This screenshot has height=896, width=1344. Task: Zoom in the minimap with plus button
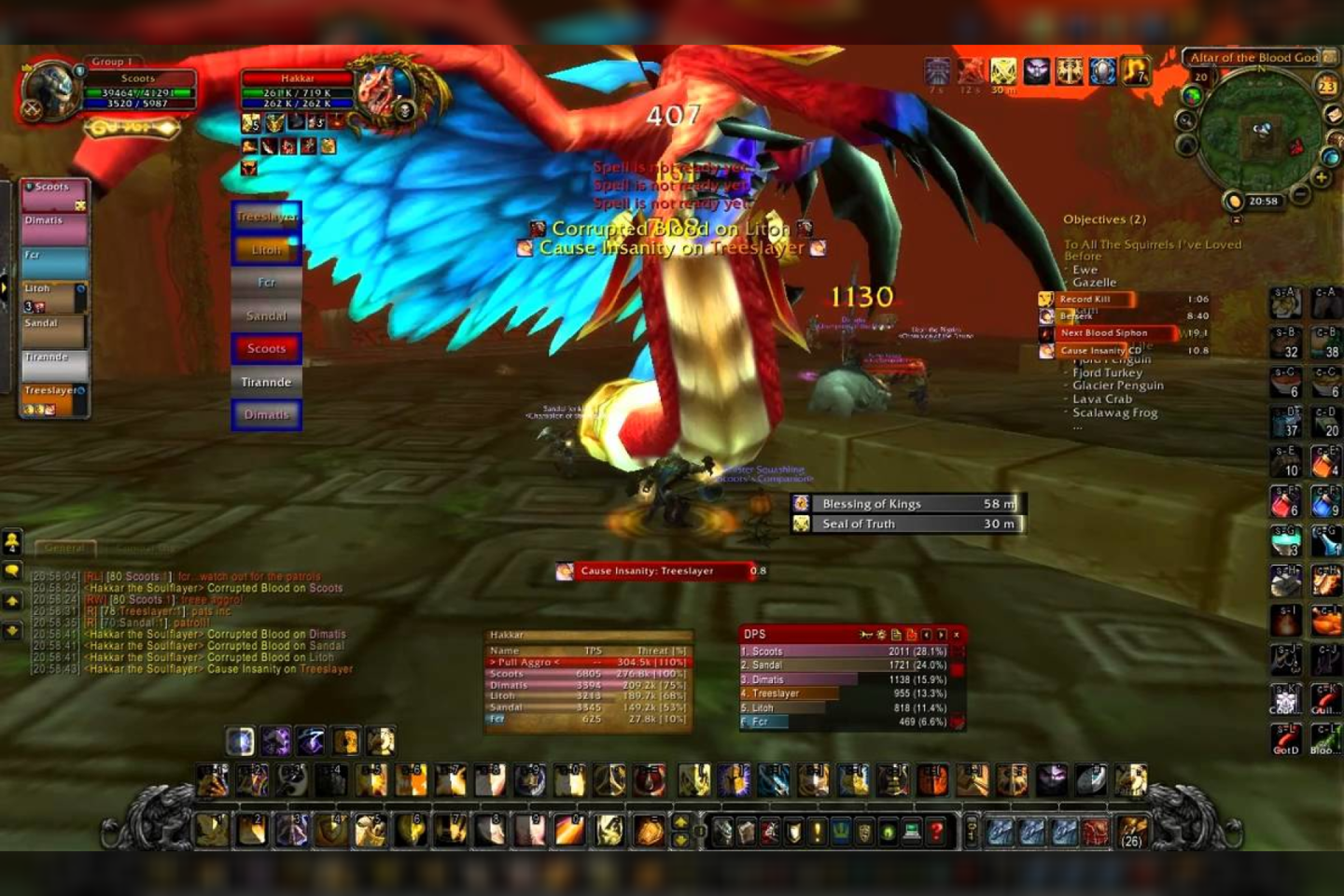[1321, 177]
